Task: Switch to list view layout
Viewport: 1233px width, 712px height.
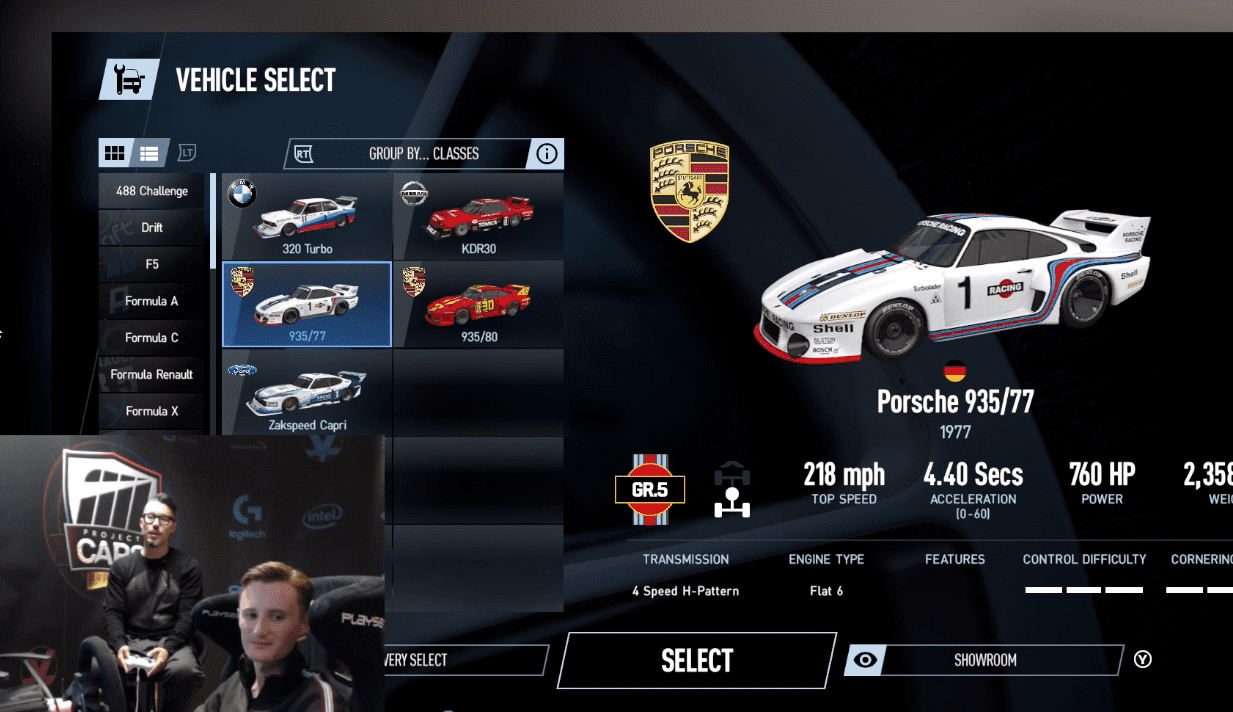Action: (149, 153)
